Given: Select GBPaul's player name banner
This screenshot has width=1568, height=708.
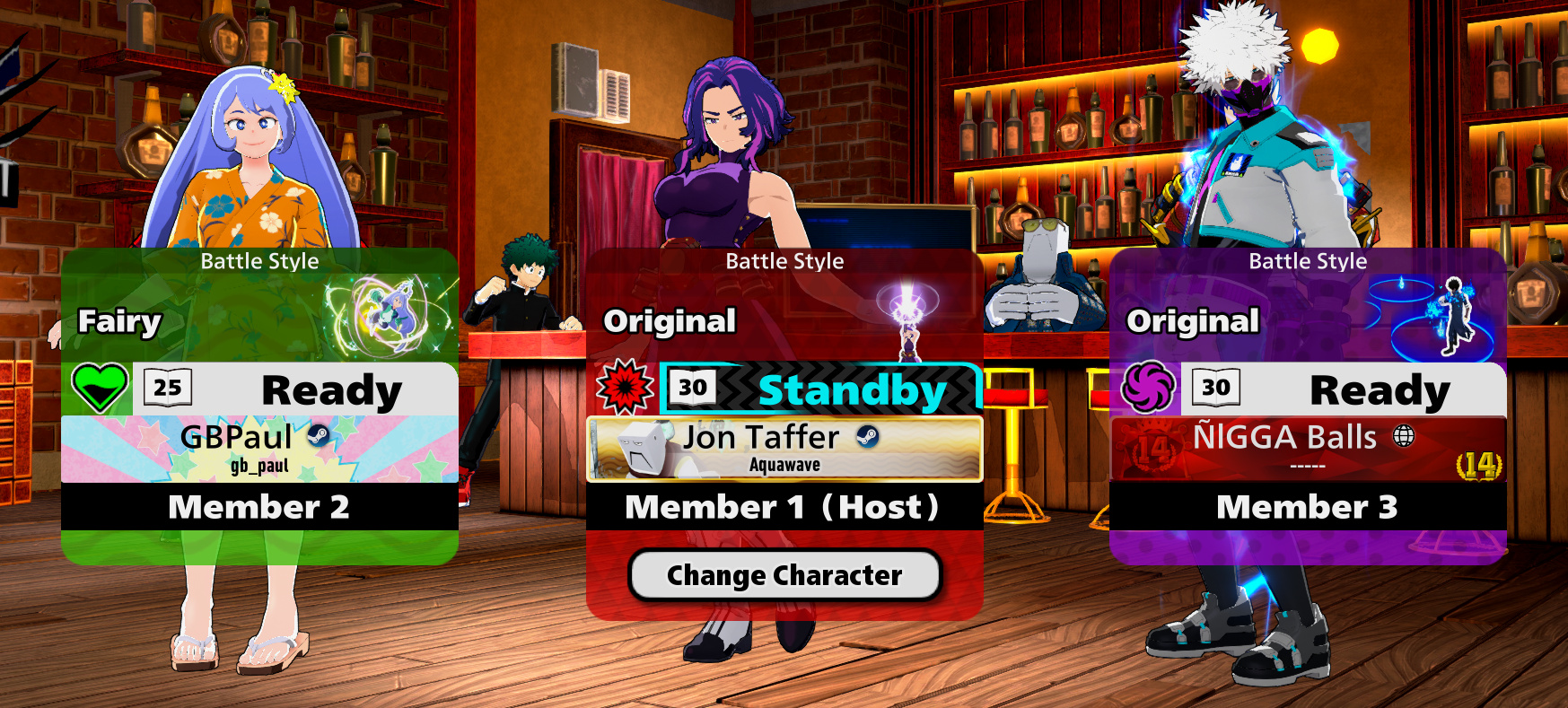Looking at the screenshot, I should point(259,449).
